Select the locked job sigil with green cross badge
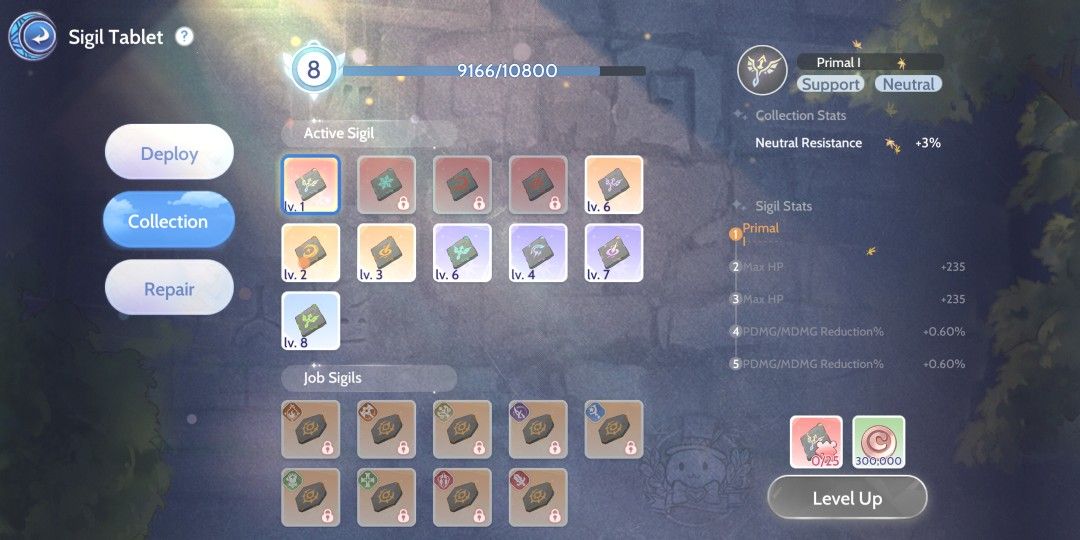This screenshot has width=1080, height=540. pyautogui.click(x=387, y=497)
